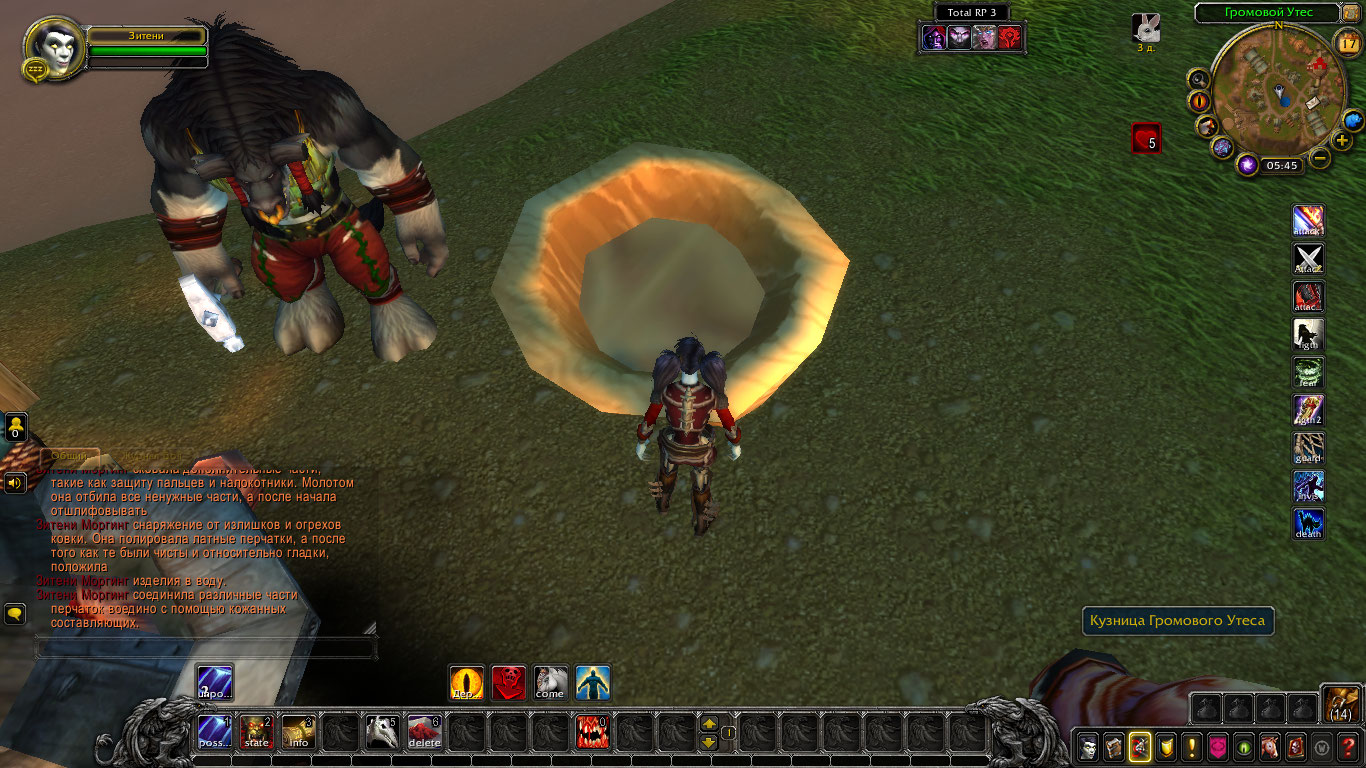Screen dimensions: 1366x768
Task: Switch to next action bar page up arrow
Action: [708, 723]
